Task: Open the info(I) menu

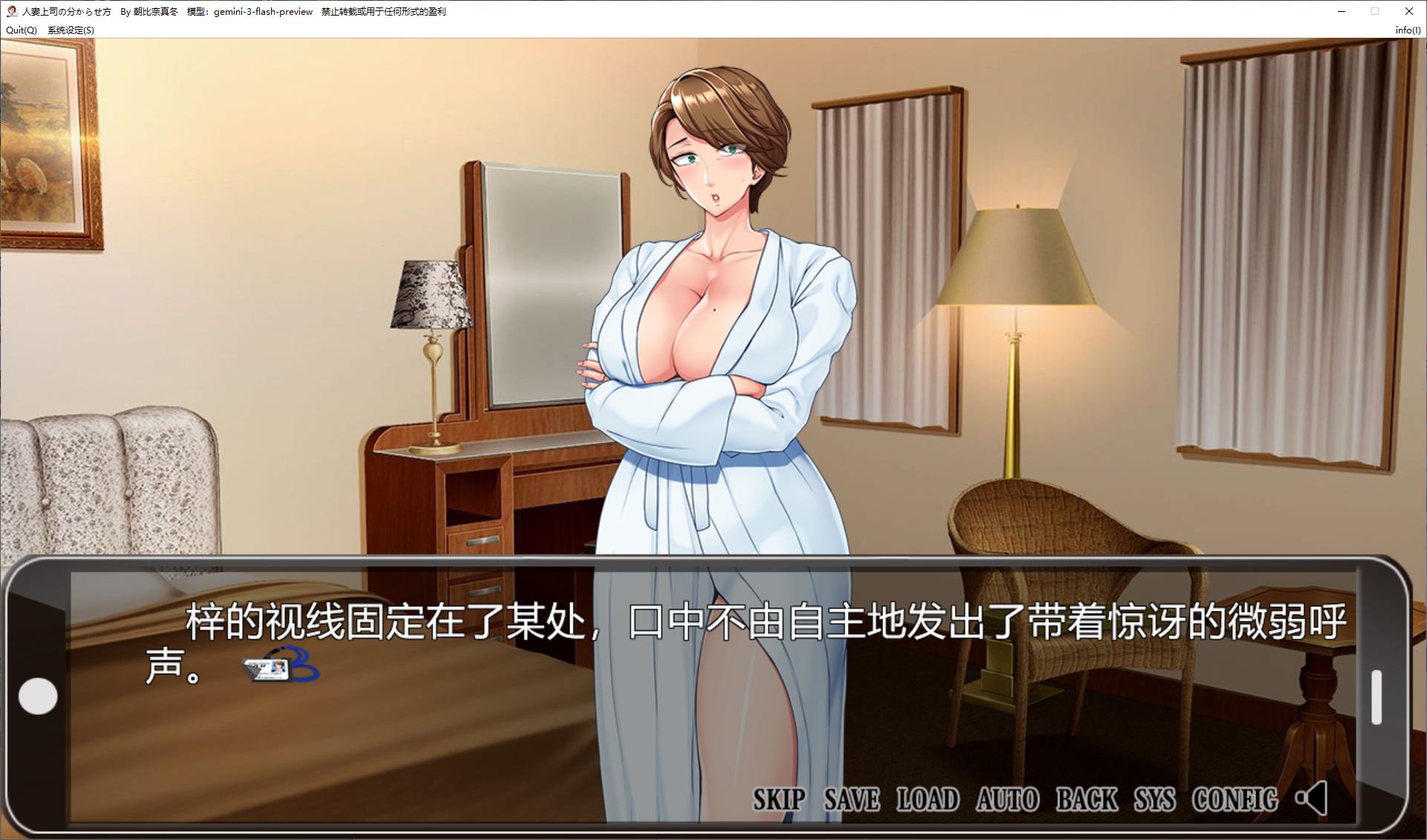Action: (x=1407, y=30)
